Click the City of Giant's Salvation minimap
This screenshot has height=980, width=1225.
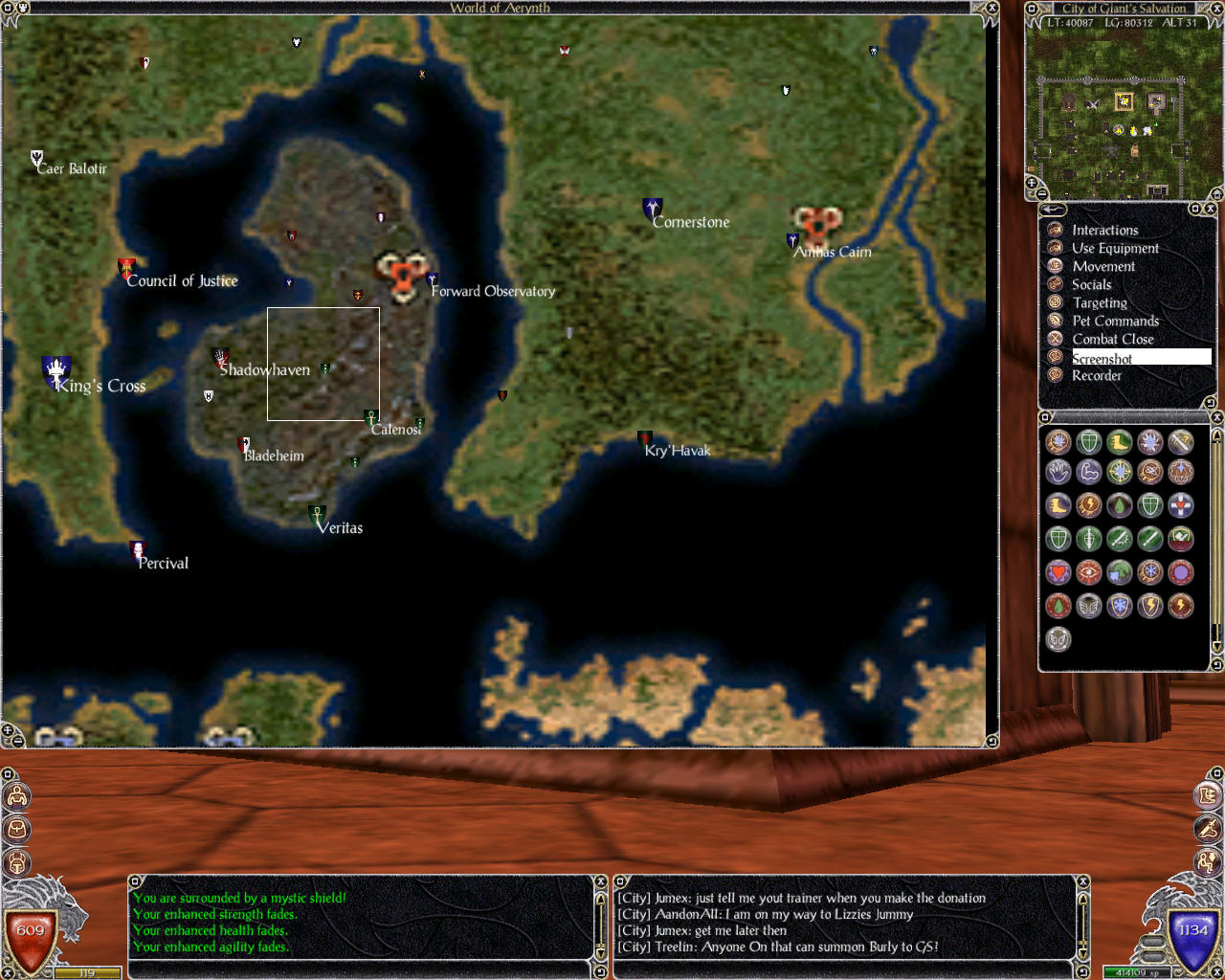pyautogui.click(x=1124, y=110)
